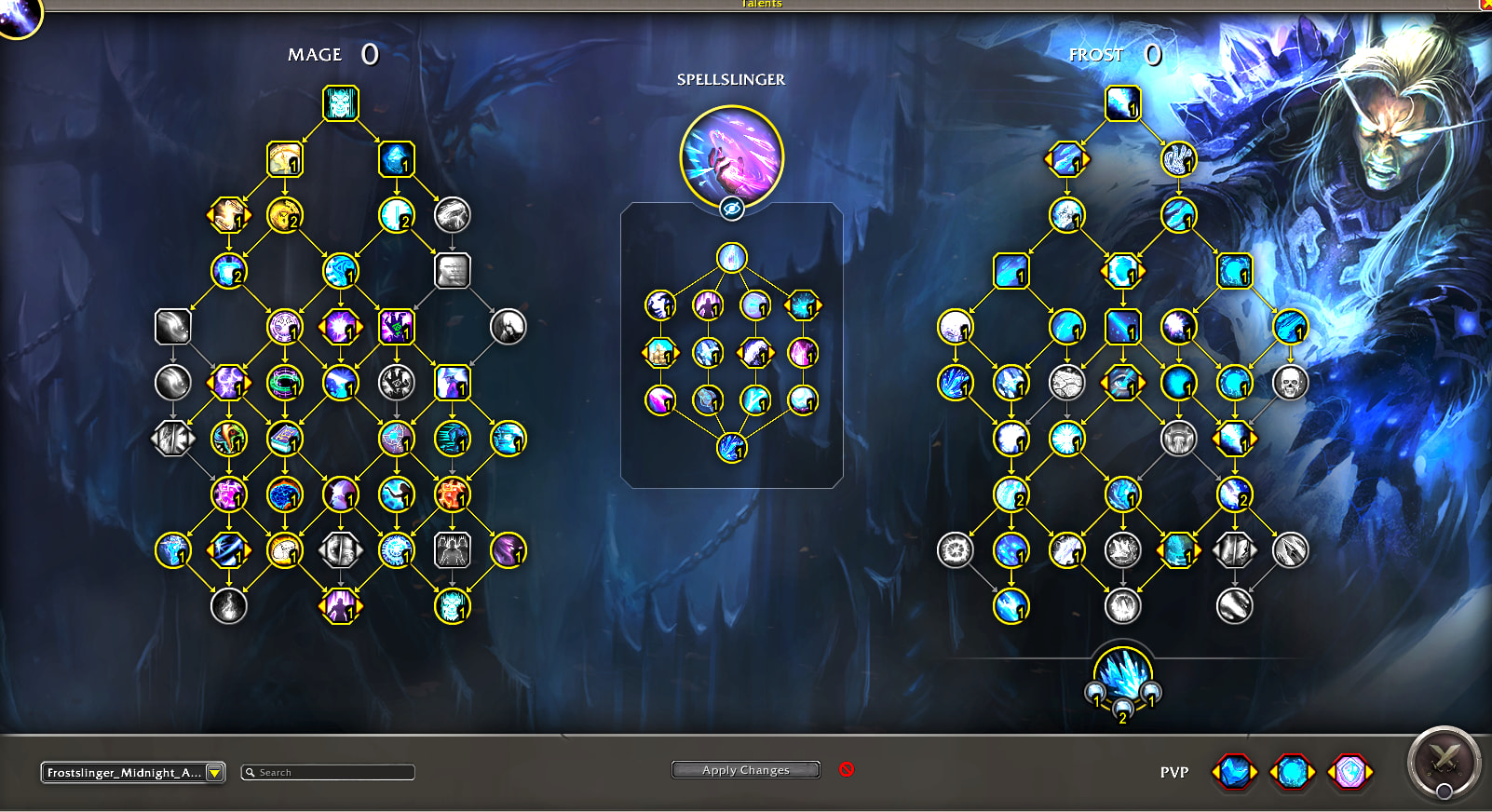Screen dimensions: 1492x812
Task: Select the top node of the Spellslinger tree
Action: pyautogui.click(x=731, y=257)
